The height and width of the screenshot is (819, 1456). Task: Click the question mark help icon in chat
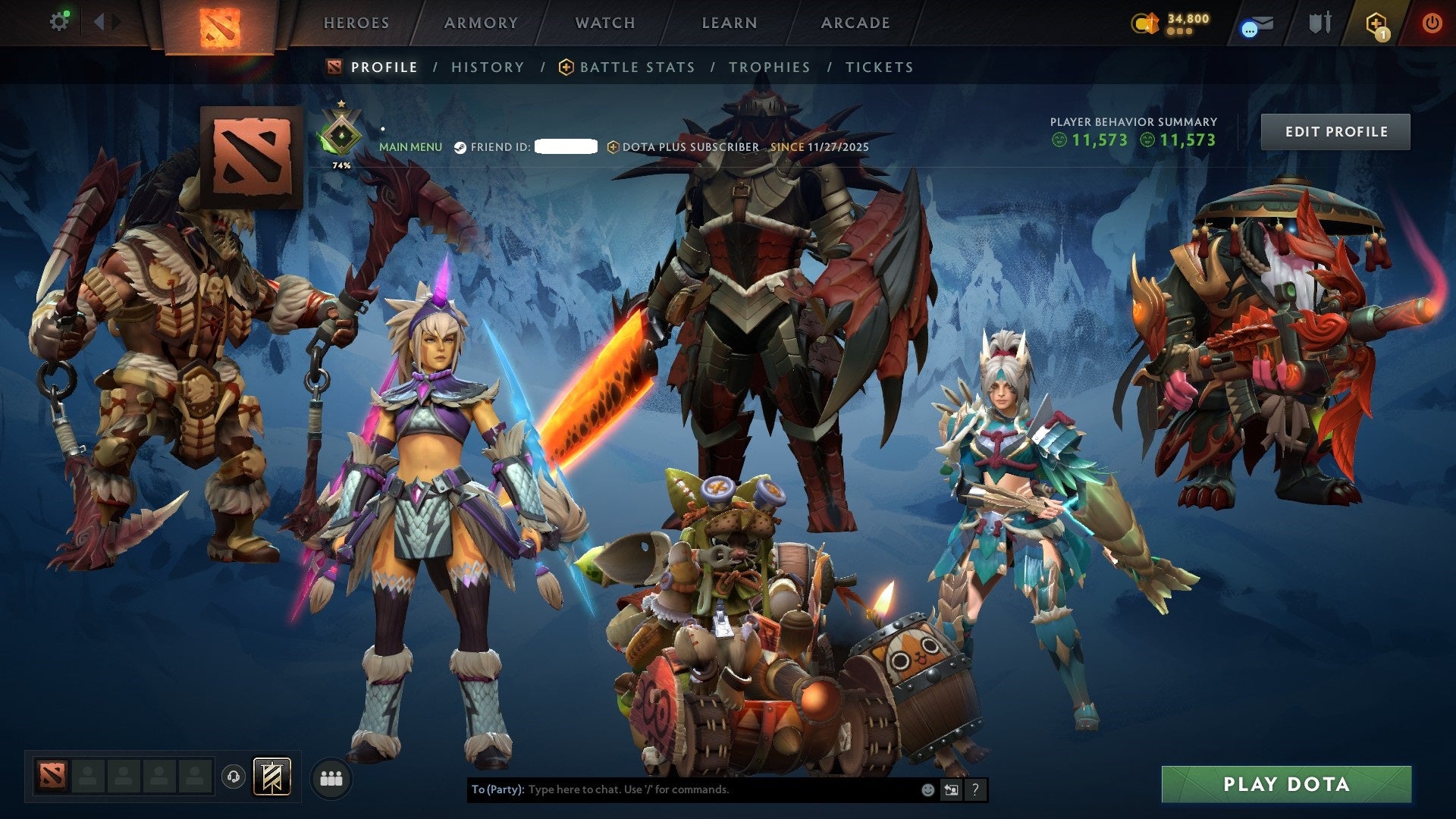tap(976, 789)
